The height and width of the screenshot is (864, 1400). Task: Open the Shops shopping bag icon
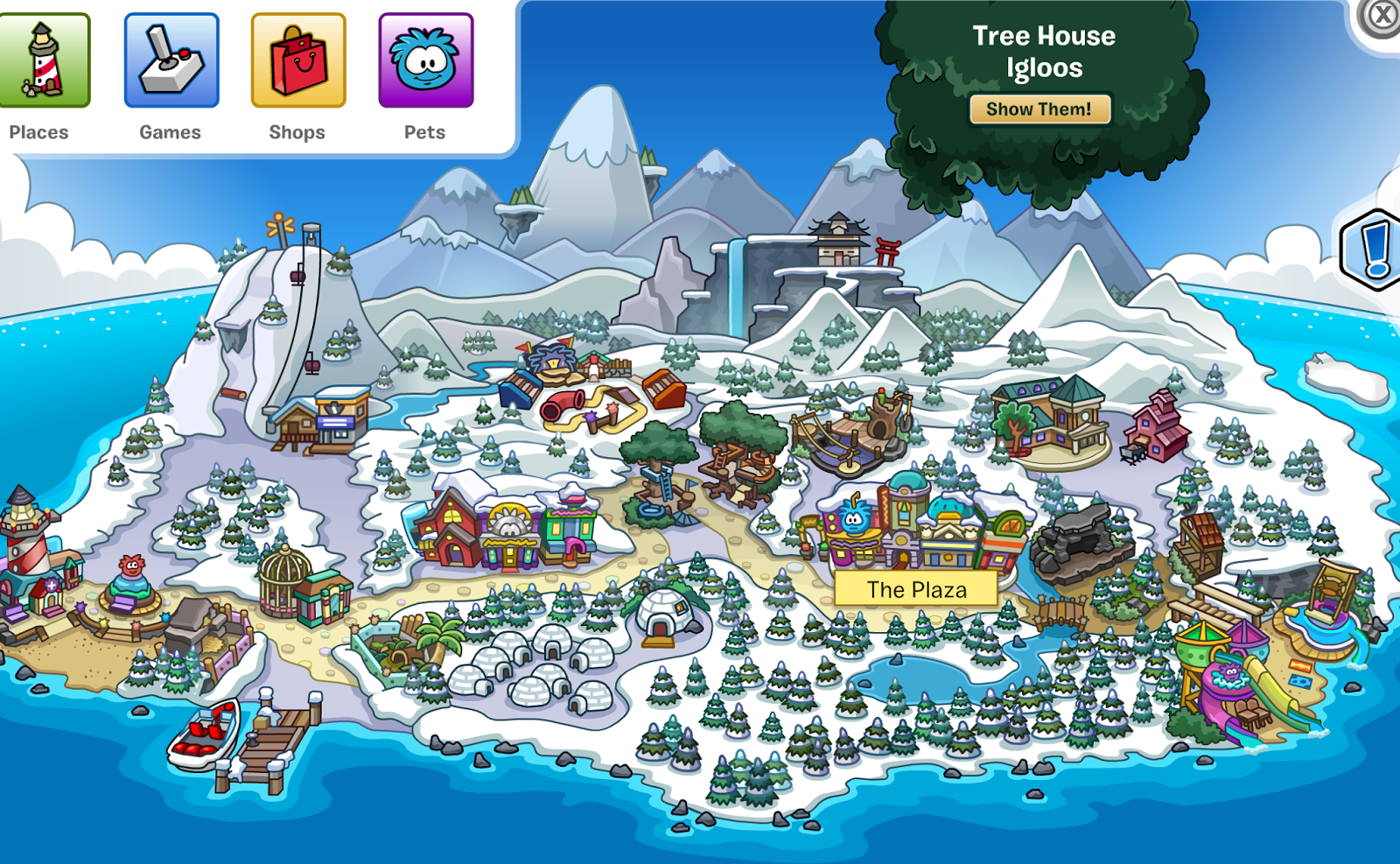[297, 60]
